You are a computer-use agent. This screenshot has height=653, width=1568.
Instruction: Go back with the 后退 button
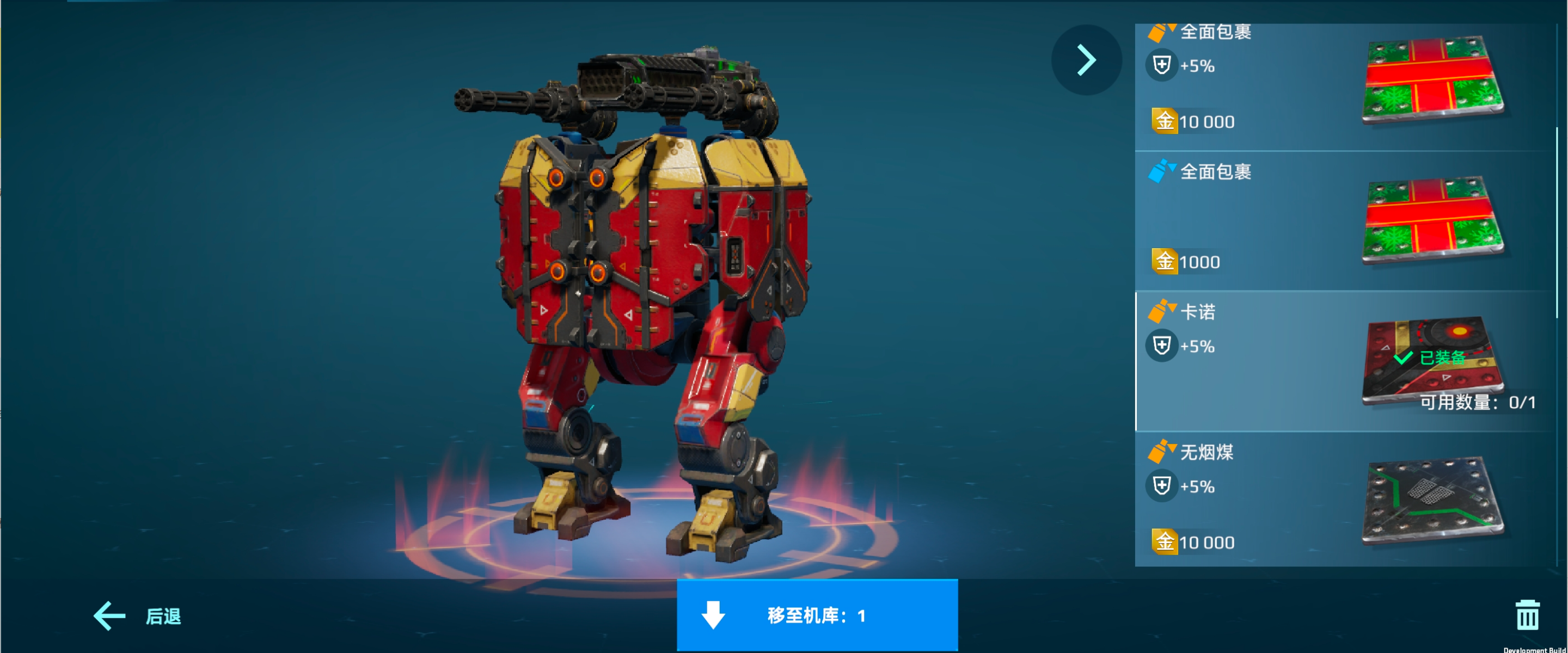(138, 616)
